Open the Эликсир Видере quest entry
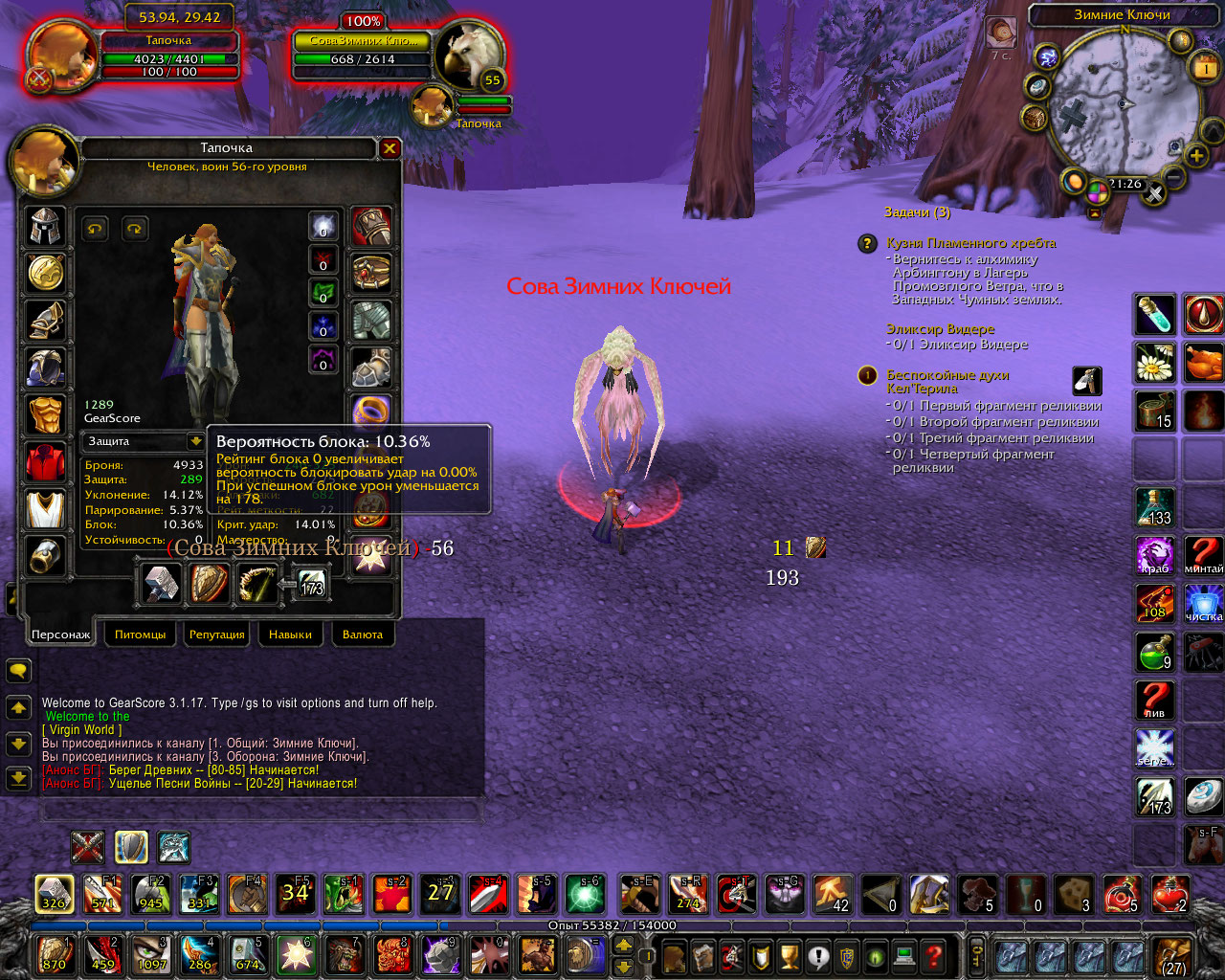 coord(940,329)
